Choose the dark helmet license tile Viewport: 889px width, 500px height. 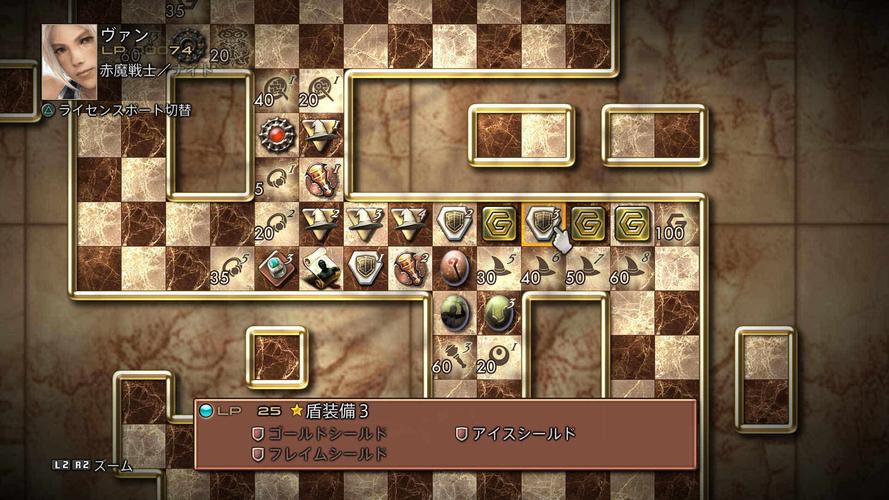(x=453, y=312)
